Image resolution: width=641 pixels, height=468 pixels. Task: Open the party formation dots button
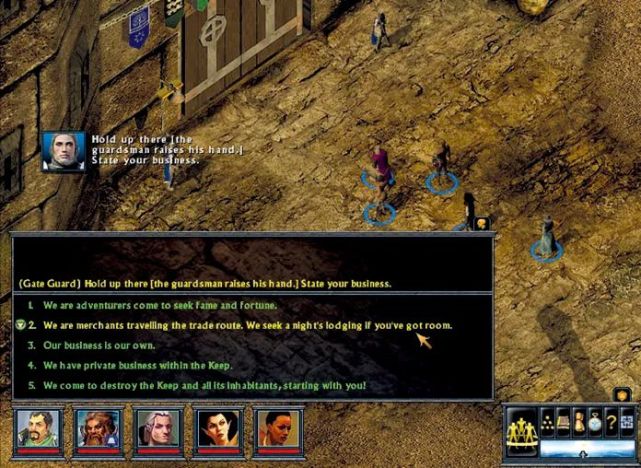(546, 424)
